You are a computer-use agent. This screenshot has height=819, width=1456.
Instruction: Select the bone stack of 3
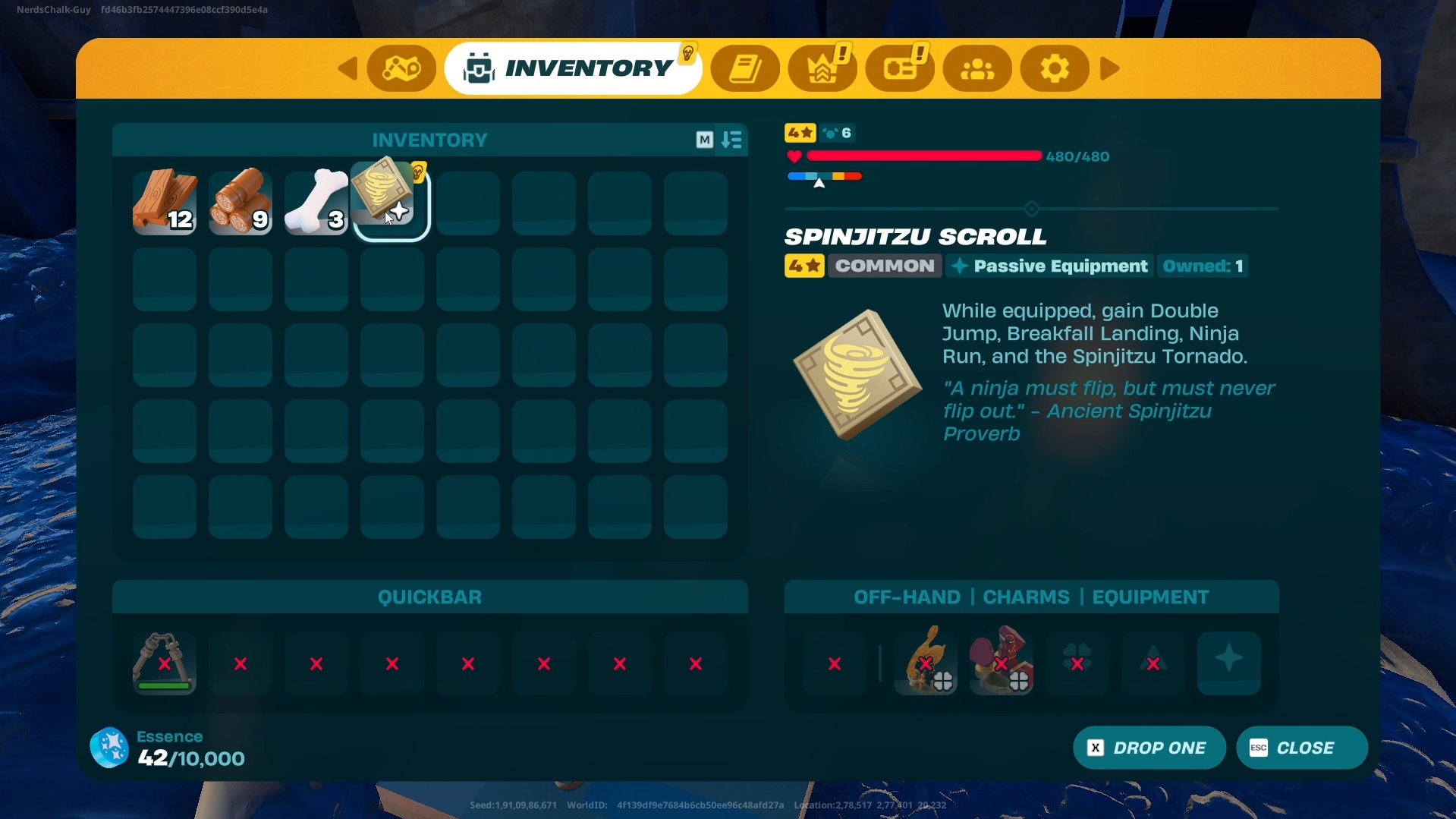[316, 201]
